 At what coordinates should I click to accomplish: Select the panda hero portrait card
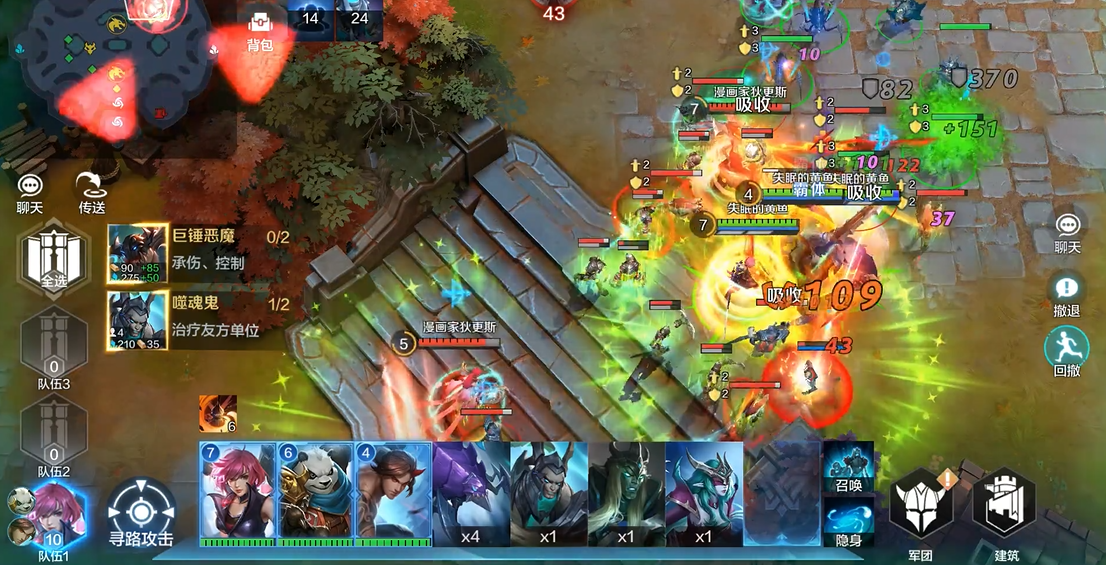[x=315, y=492]
